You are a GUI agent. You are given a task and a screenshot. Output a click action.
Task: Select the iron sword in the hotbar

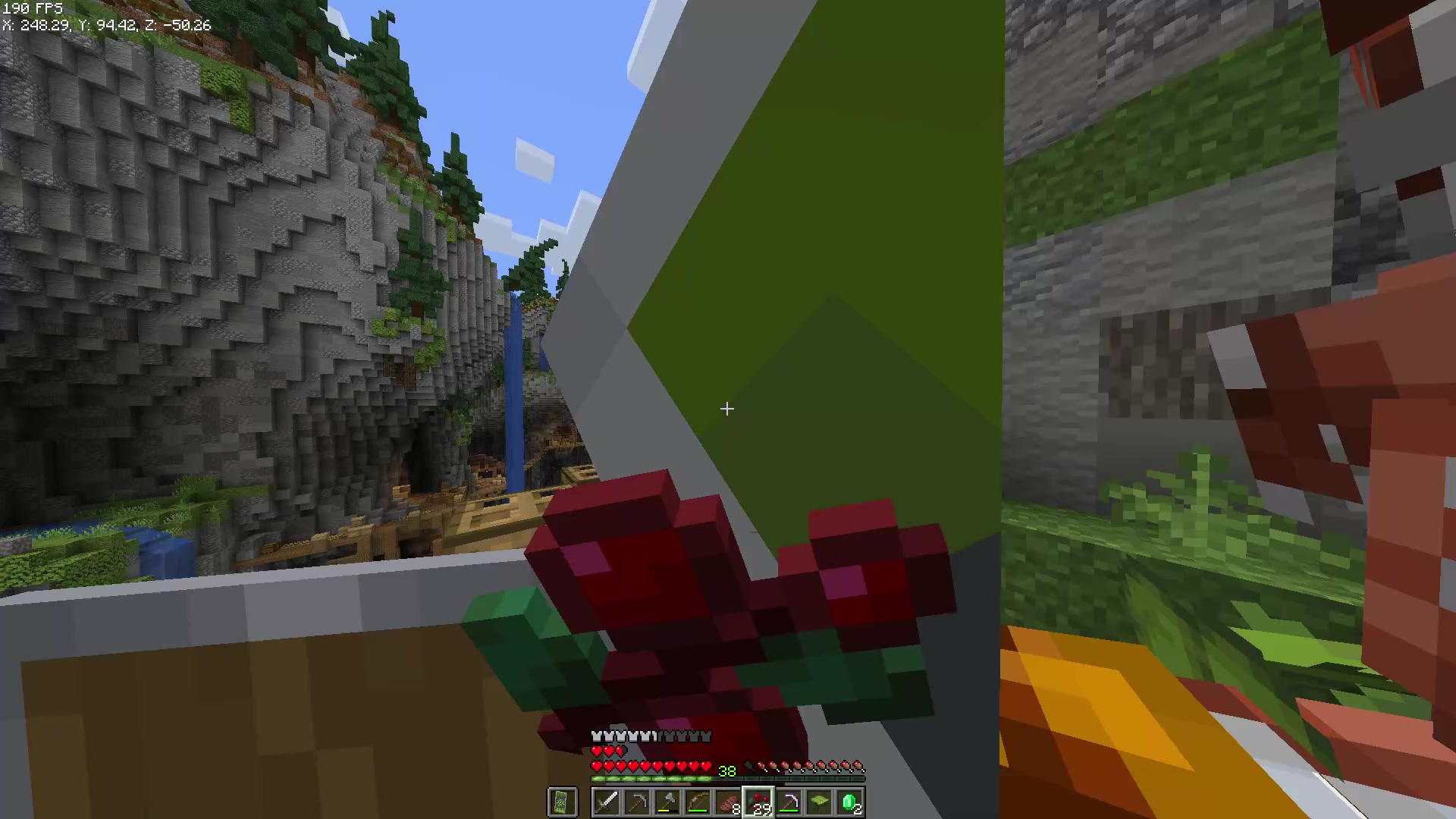(x=607, y=802)
